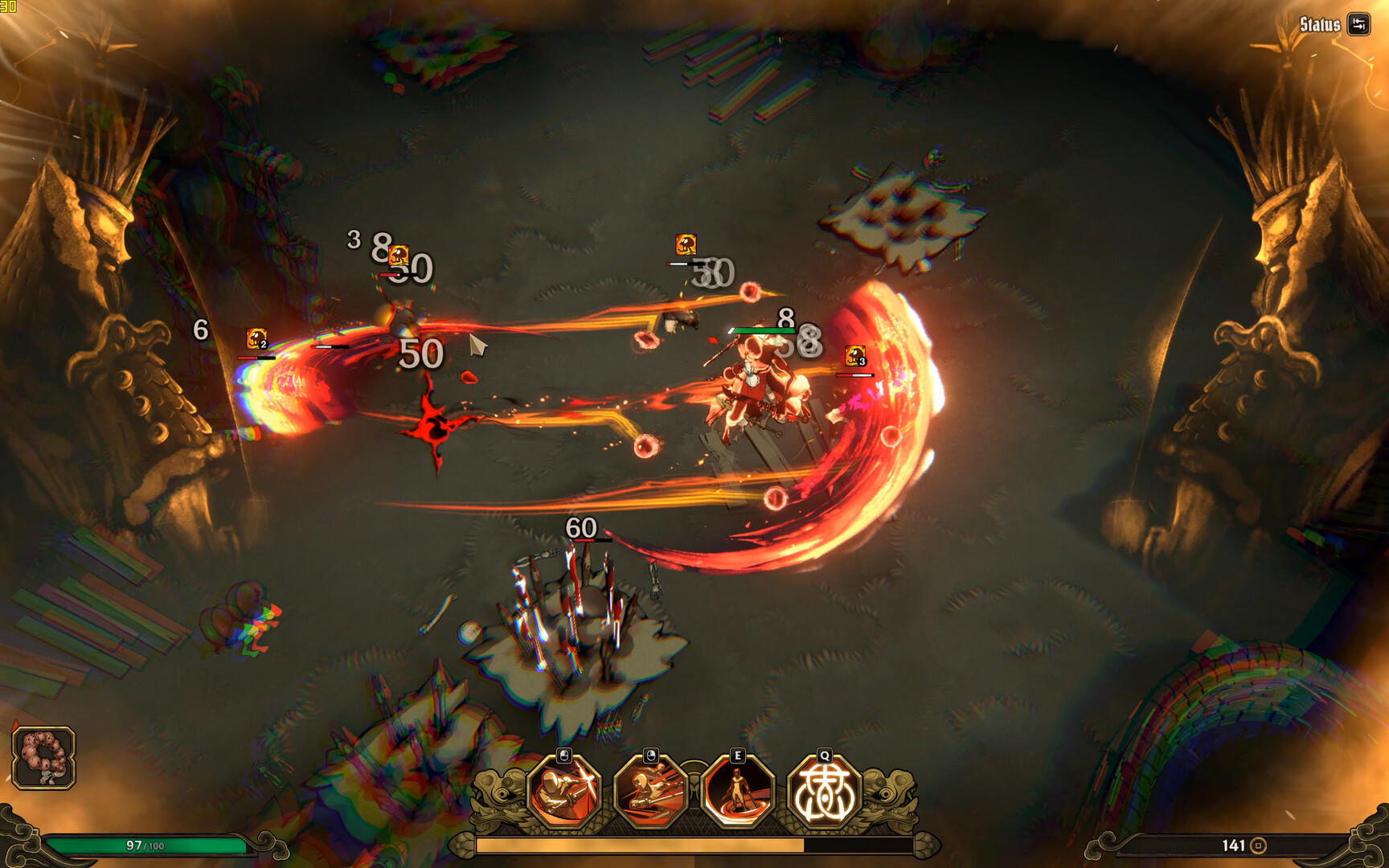Click the prayer beads item icon
Screen dimensions: 1389x868
click(44, 758)
